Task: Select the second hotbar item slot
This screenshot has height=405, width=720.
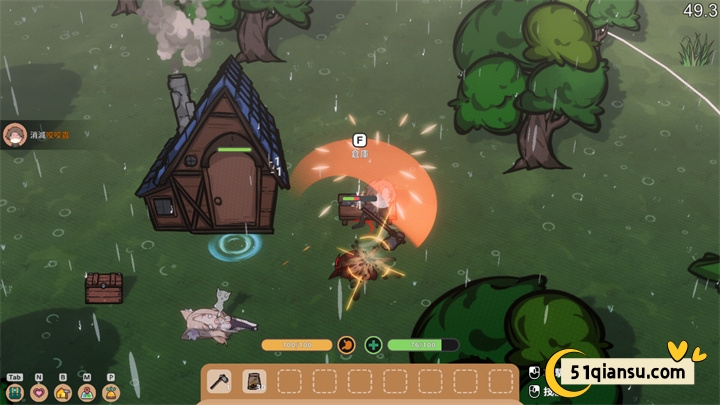Action: tap(254, 381)
